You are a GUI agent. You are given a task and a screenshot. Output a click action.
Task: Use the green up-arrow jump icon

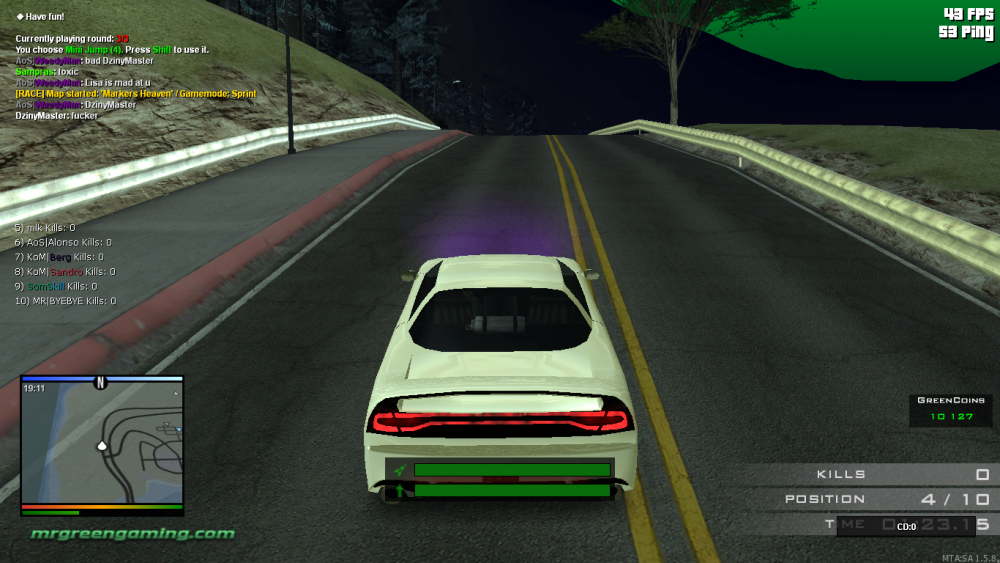(400, 490)
